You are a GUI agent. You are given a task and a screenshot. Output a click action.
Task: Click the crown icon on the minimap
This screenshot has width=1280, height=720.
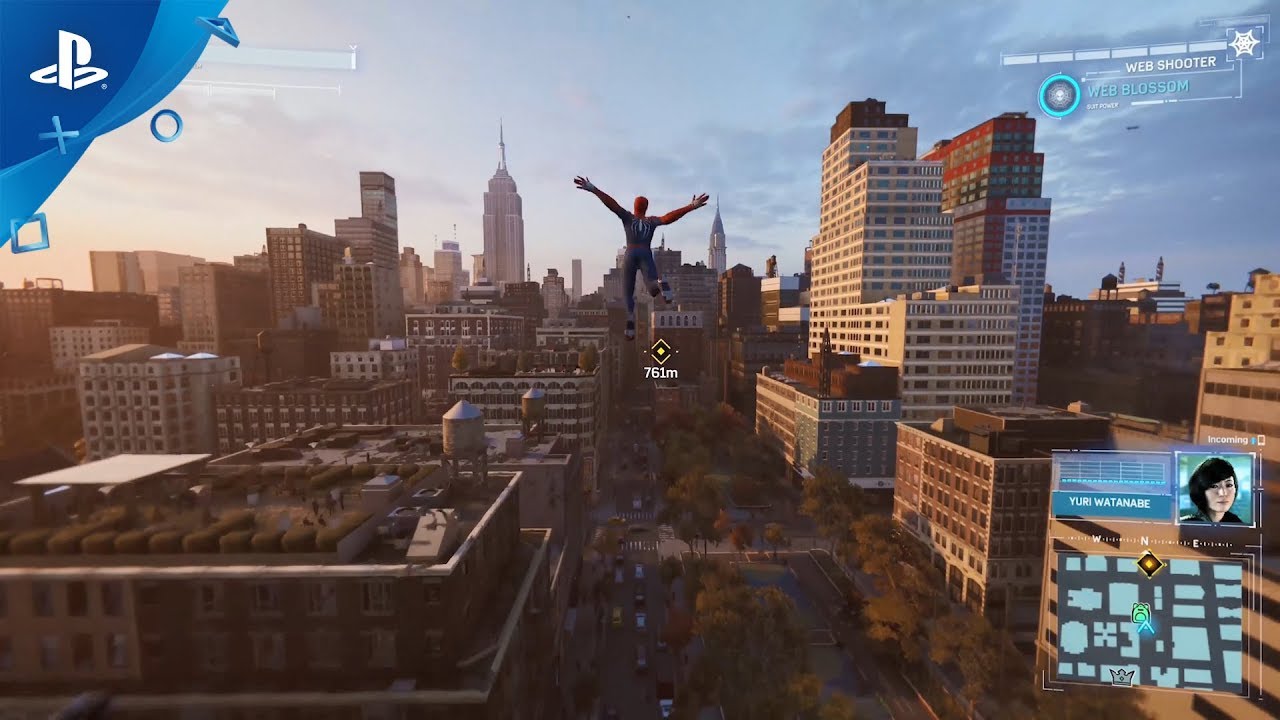(1123, 677)
